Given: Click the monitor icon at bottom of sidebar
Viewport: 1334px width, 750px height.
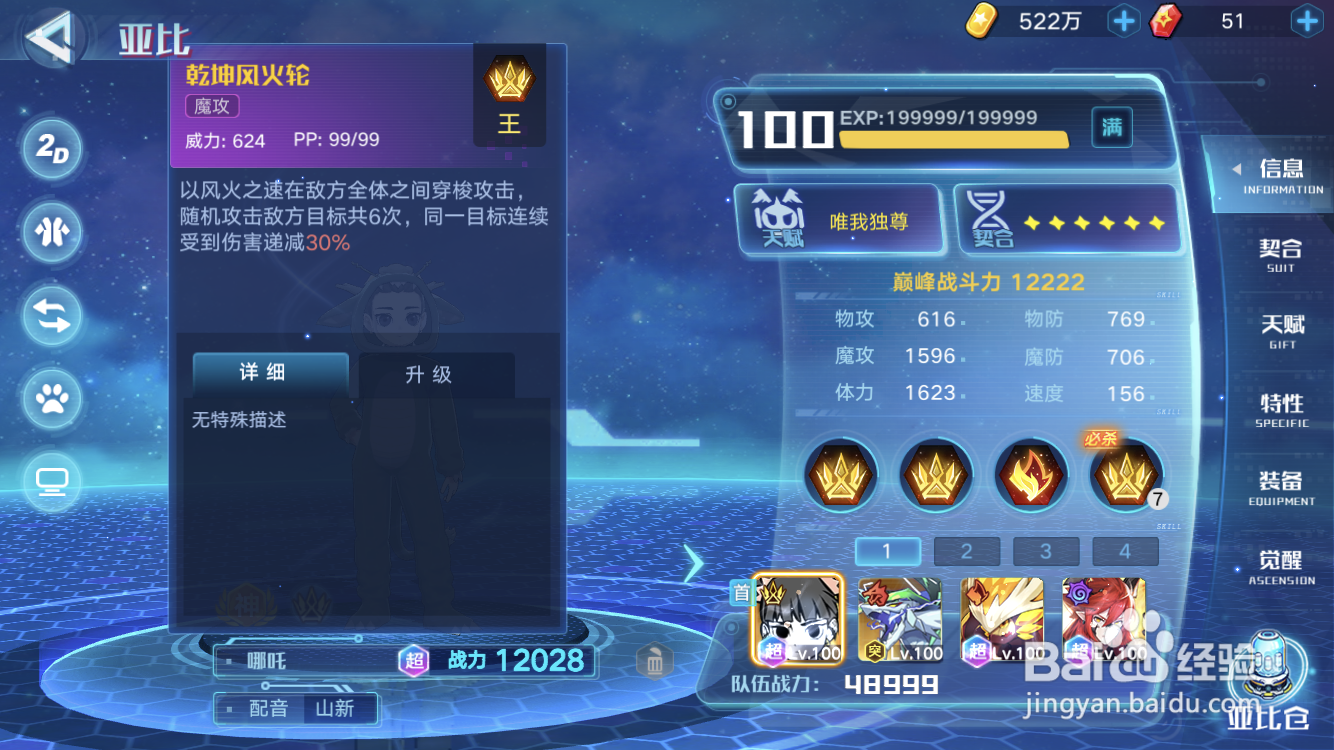Looking at the screenshot, I should click(52, 482).
